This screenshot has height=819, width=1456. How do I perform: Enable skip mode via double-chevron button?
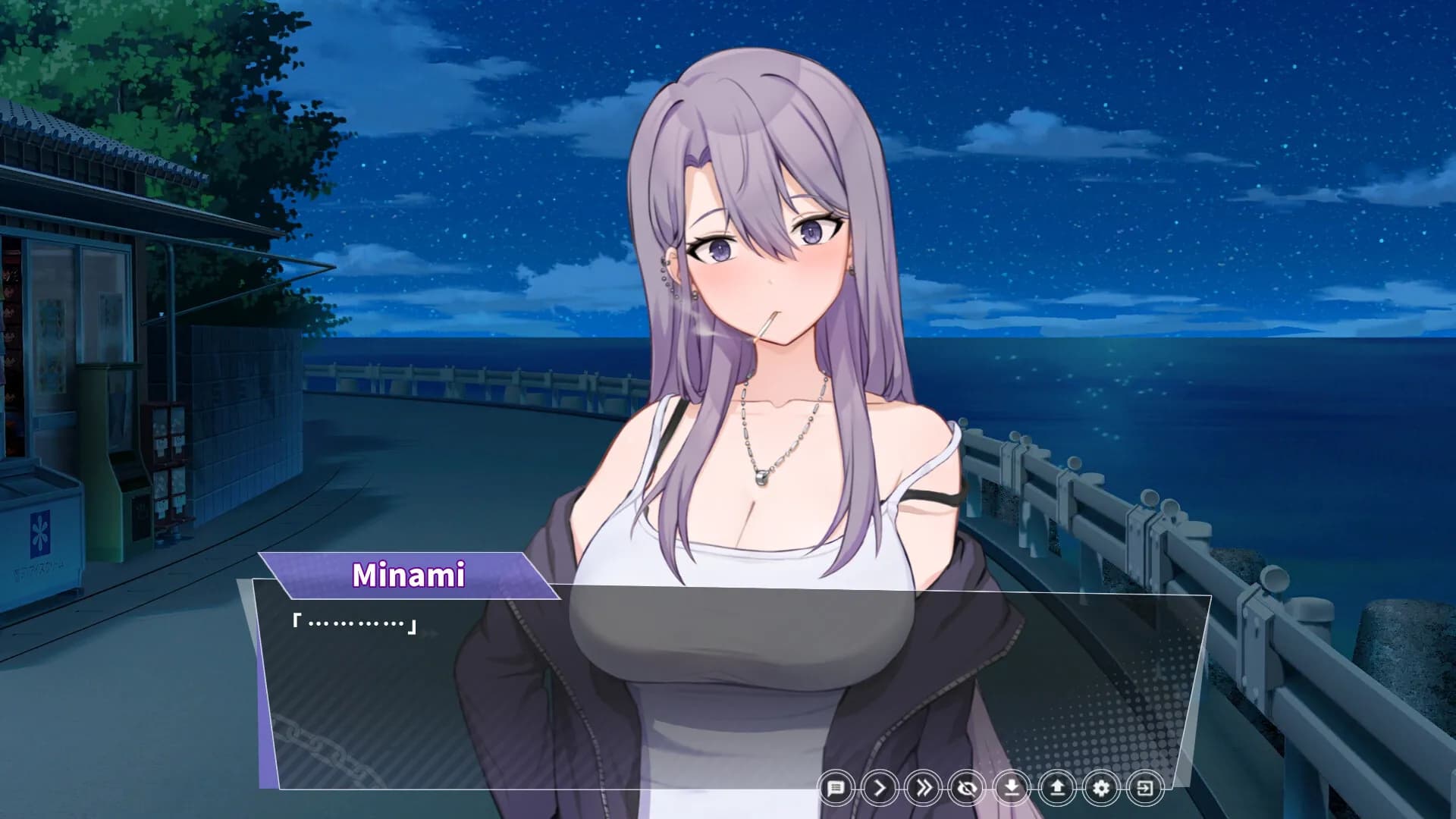(923, 788)
